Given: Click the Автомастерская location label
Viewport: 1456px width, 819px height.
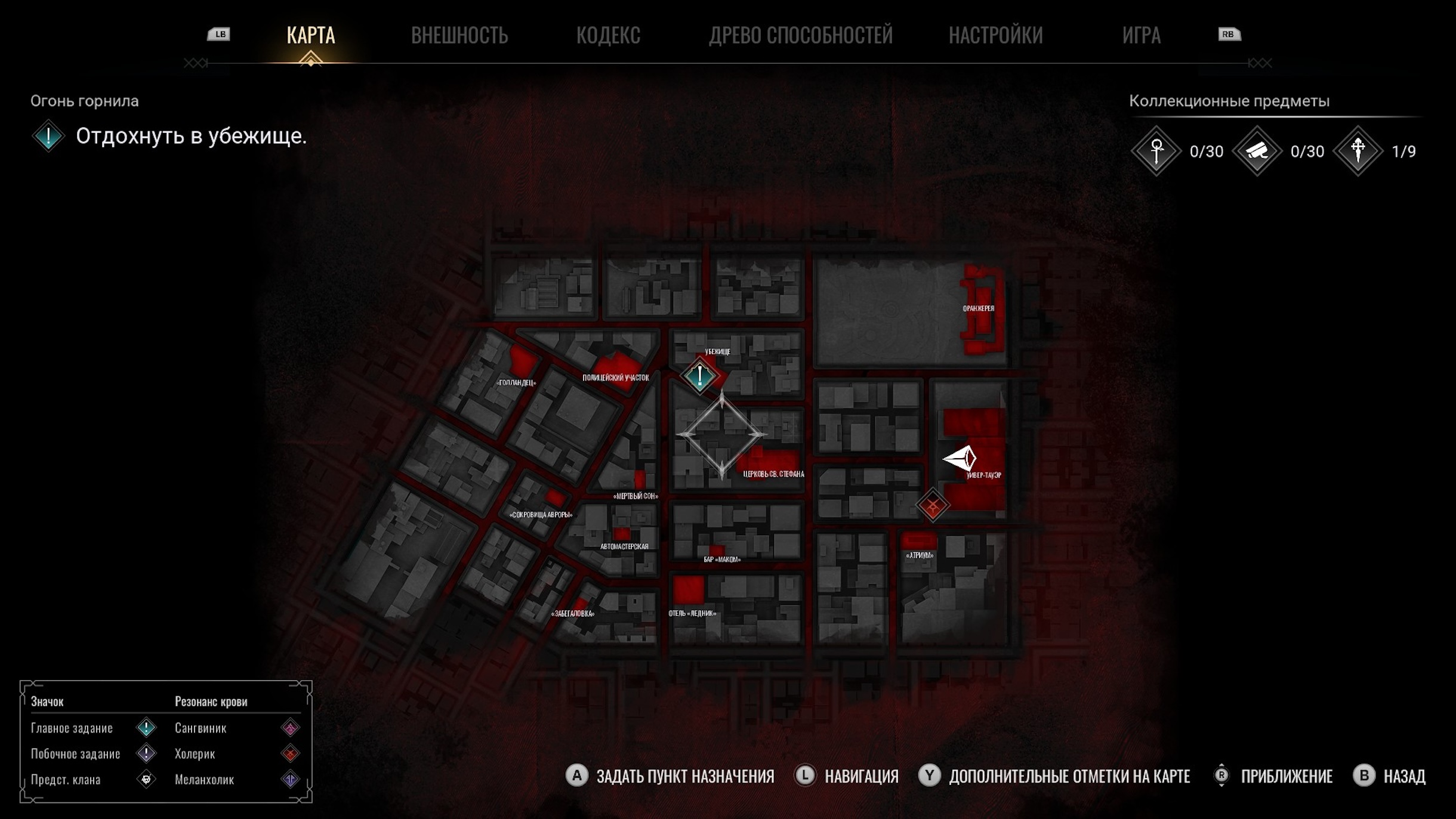Looking at the screenshot, I should [624, 546].
